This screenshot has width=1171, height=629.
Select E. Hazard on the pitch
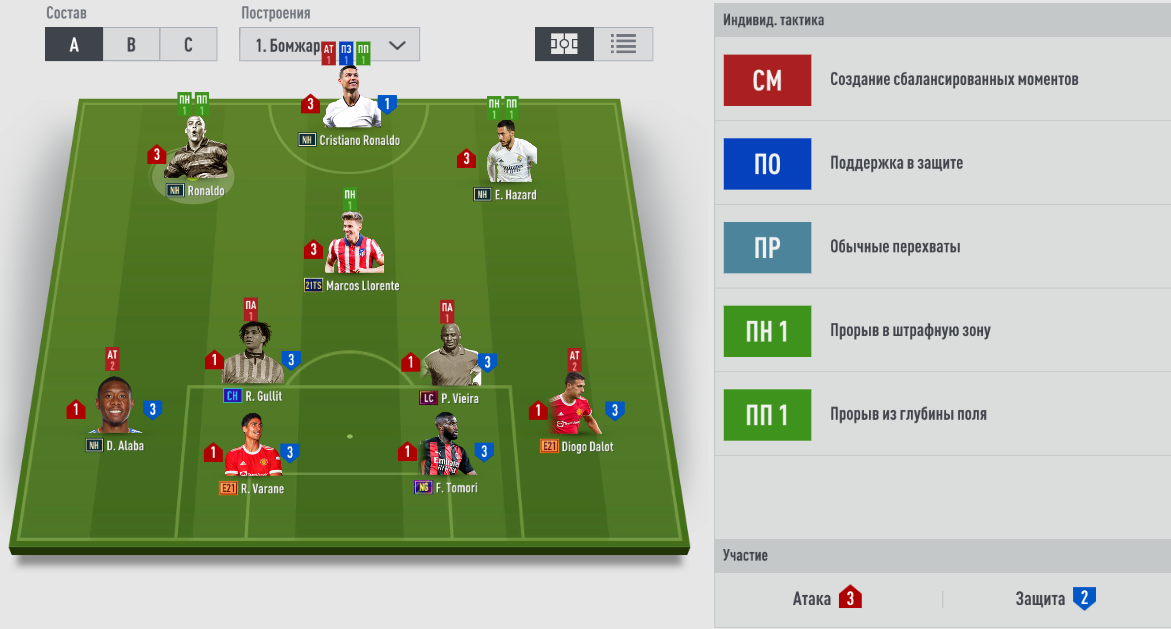tap(511, 156)
